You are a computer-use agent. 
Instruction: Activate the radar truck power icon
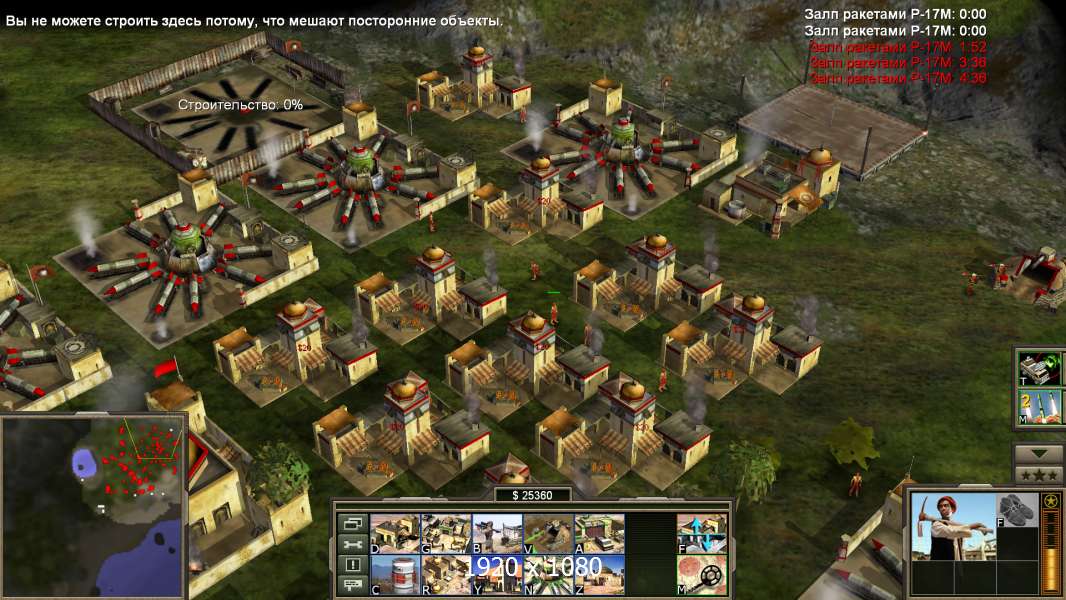point(1040,367)
